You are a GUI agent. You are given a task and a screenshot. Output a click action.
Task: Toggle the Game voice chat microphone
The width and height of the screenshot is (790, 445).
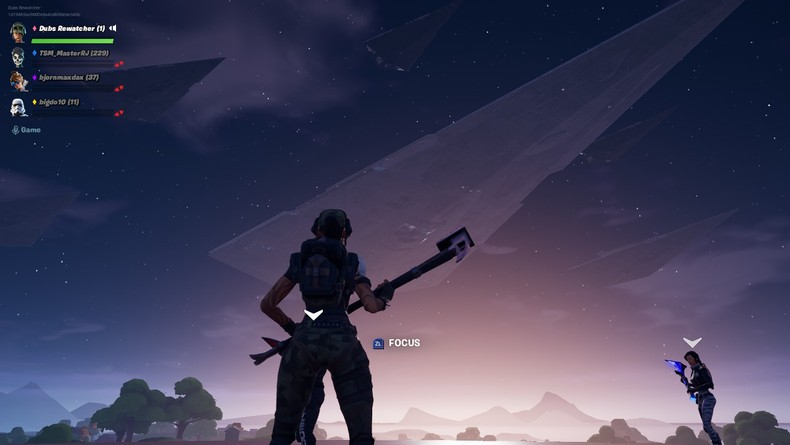pos(15,130)
